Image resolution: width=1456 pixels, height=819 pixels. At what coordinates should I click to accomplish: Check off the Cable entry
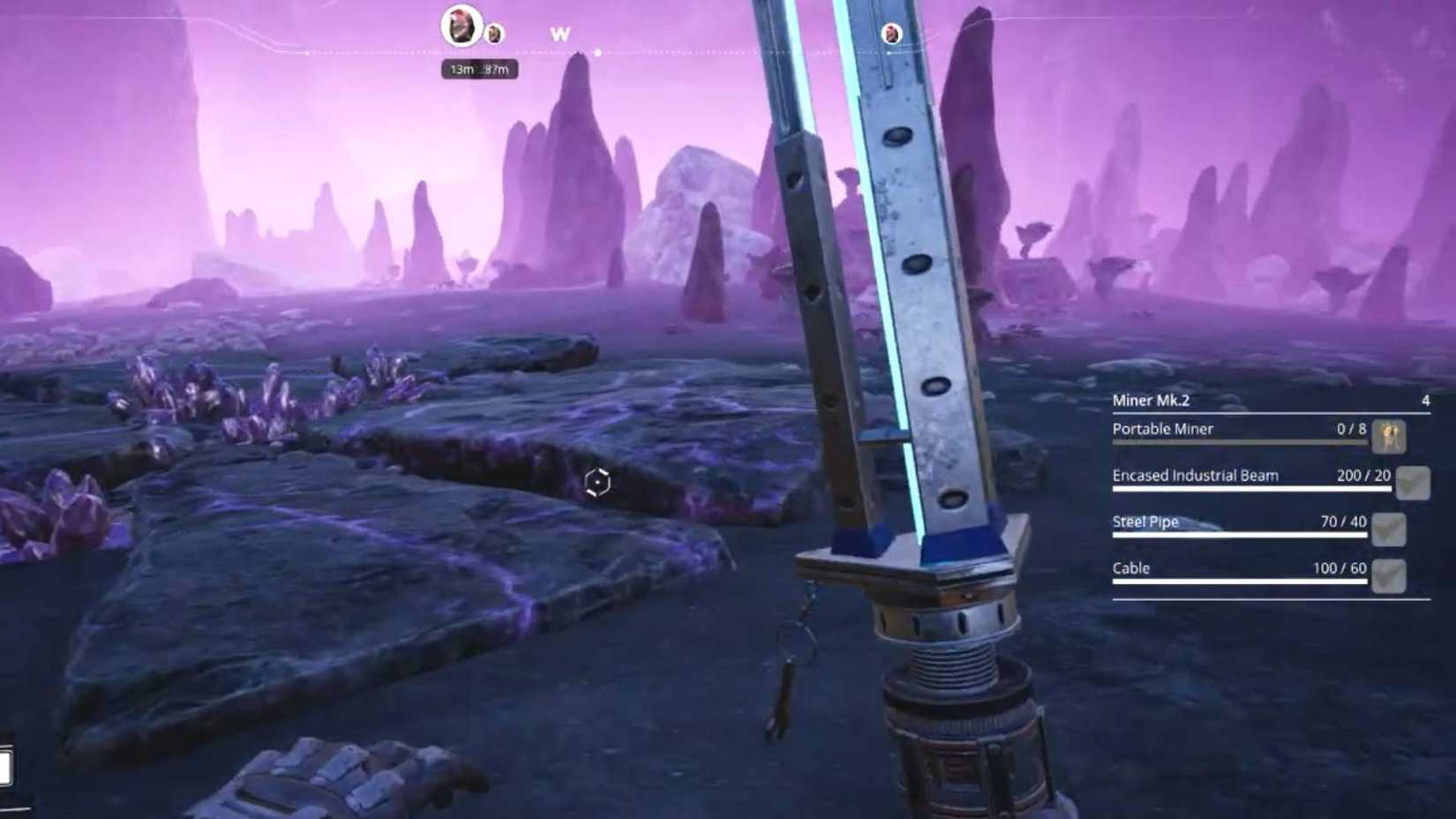click(x=1390, y=574)
